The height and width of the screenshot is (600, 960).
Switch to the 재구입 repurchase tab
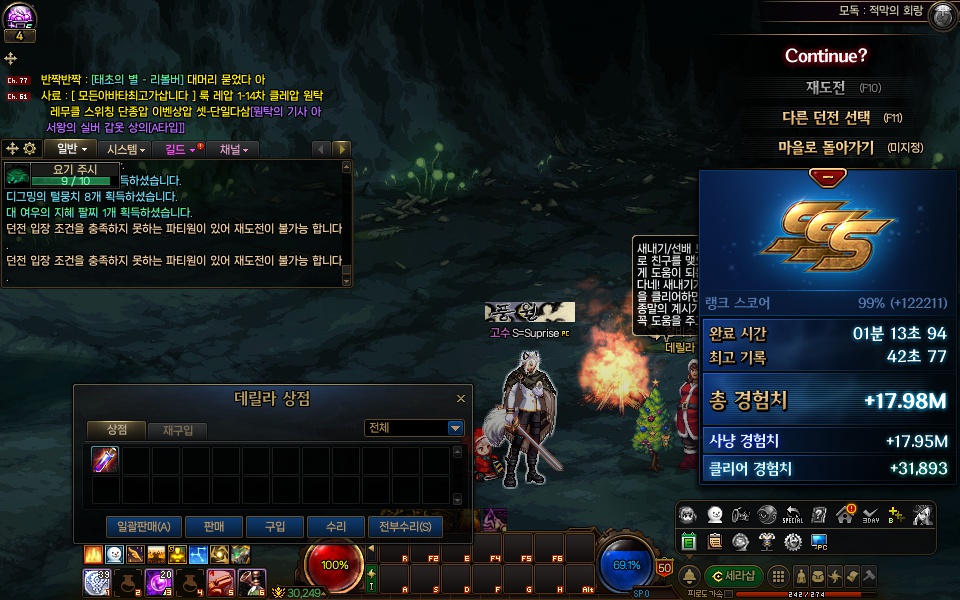[177, 429]
